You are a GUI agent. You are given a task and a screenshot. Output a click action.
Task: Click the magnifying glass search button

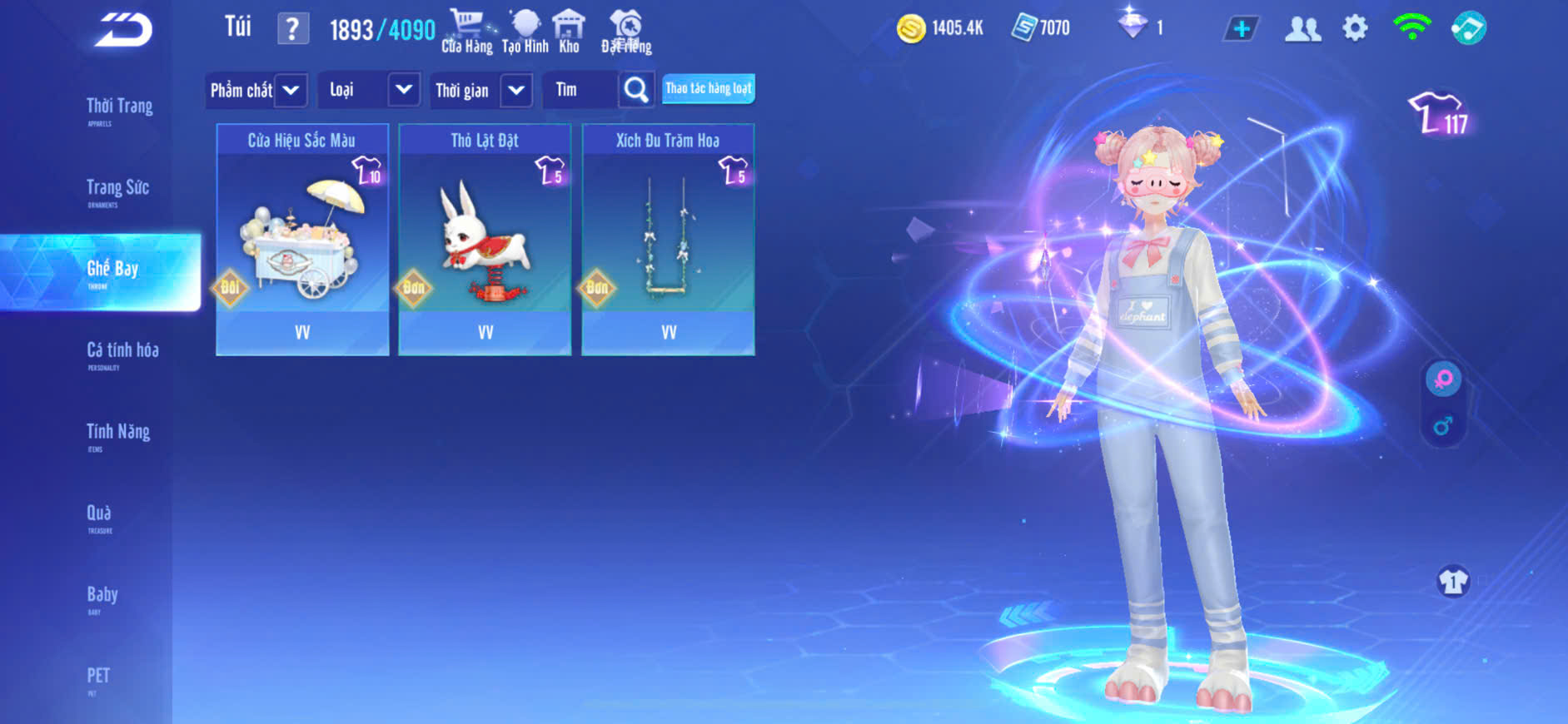636,90
